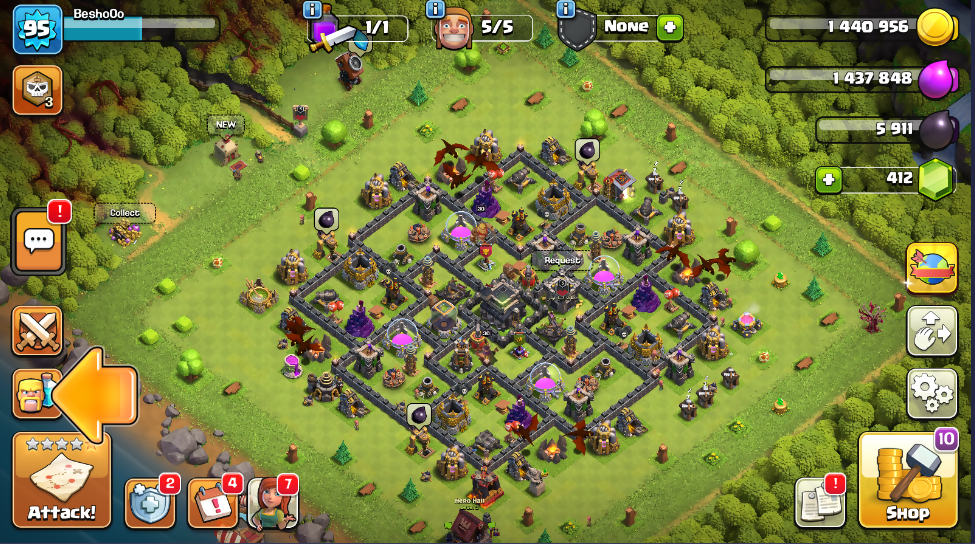View the level 95 player profile badge

38,29
